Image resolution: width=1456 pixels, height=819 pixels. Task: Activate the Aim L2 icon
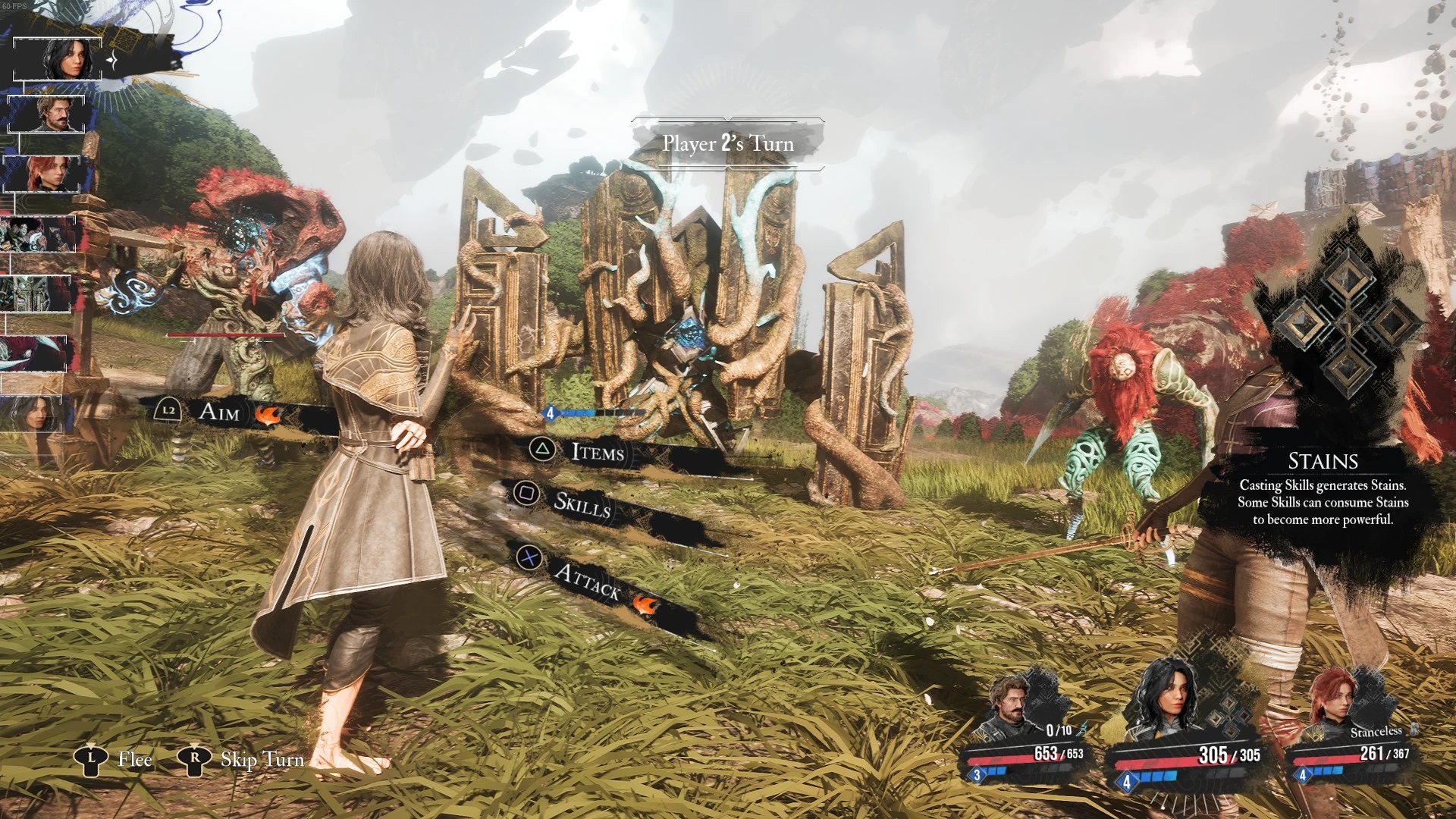coord(168,409)
